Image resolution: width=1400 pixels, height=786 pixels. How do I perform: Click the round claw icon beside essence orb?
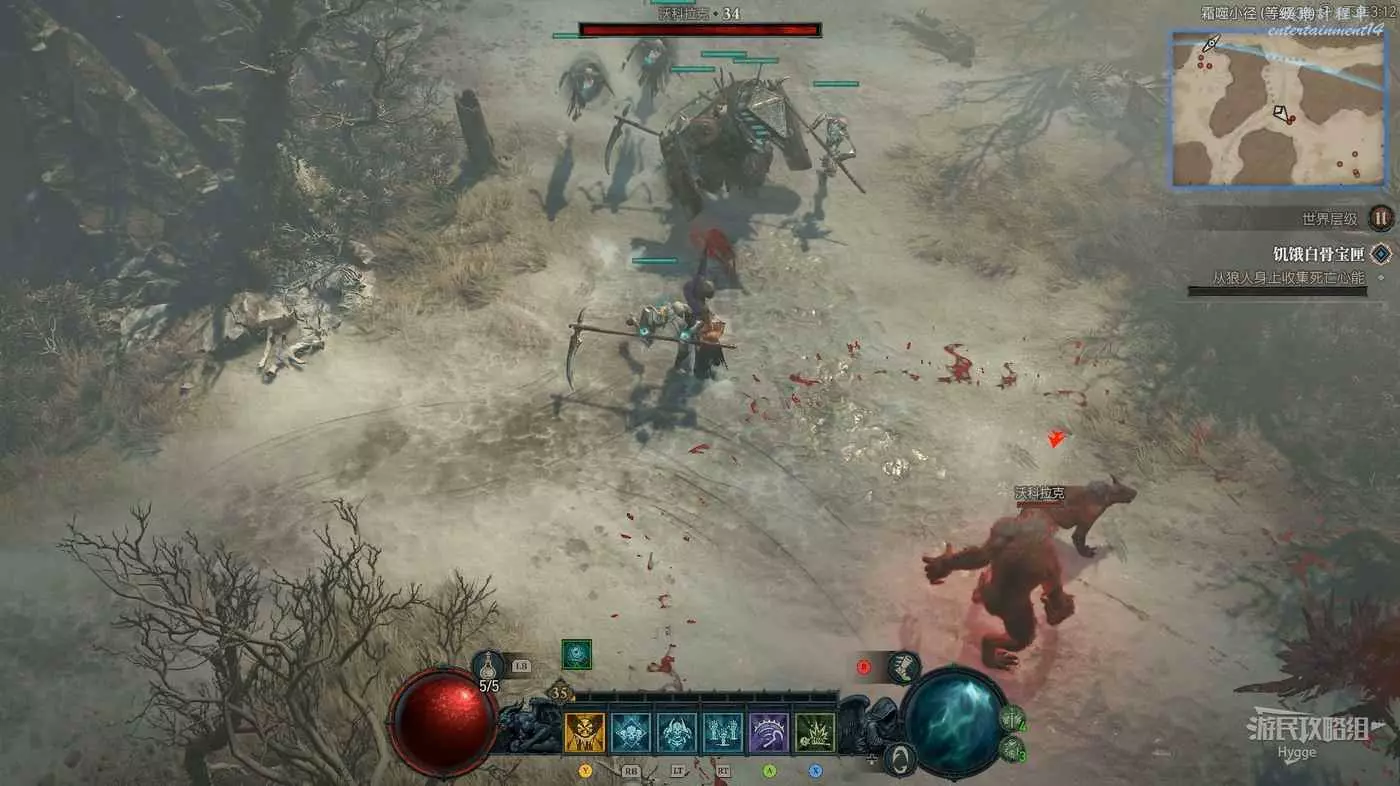click(x=899, y=757)
